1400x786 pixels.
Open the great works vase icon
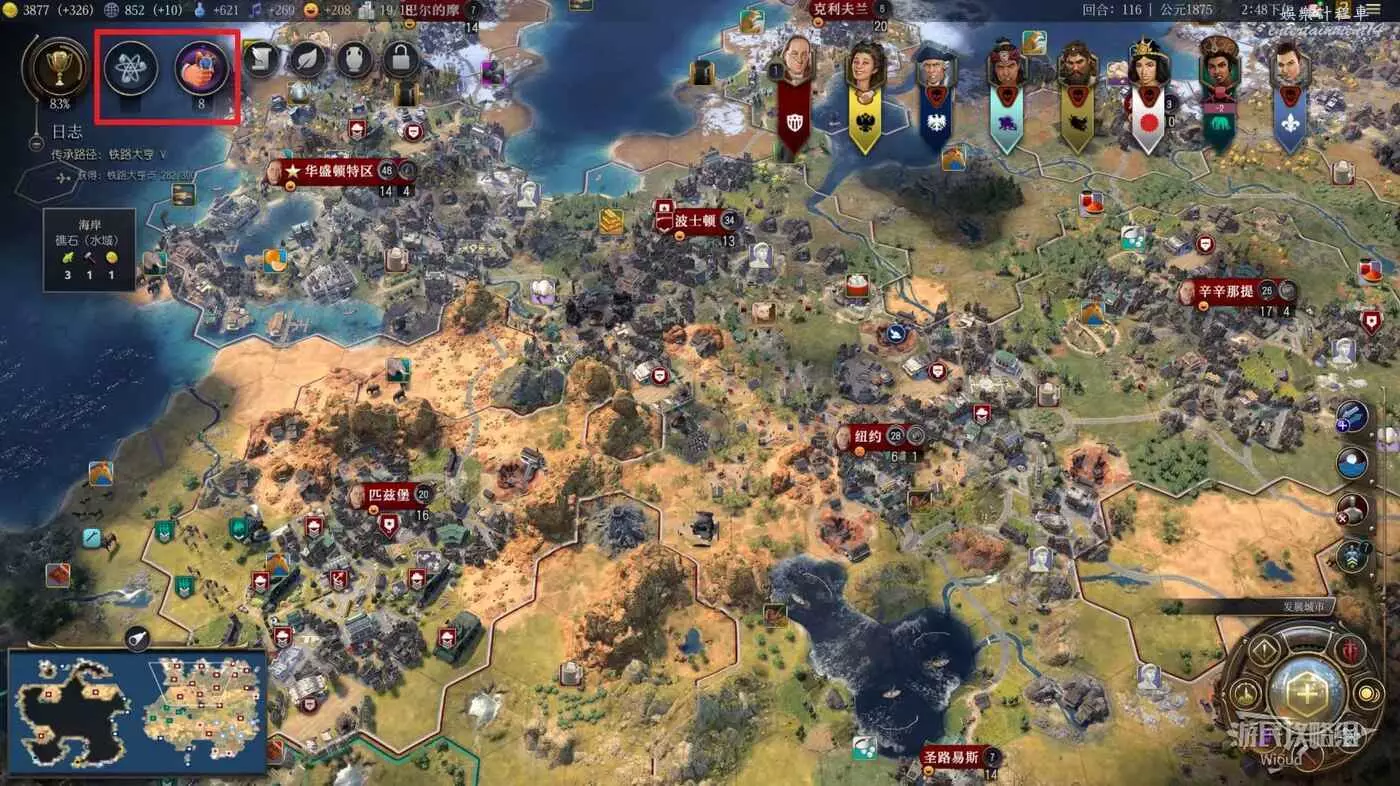click(354, 60)
